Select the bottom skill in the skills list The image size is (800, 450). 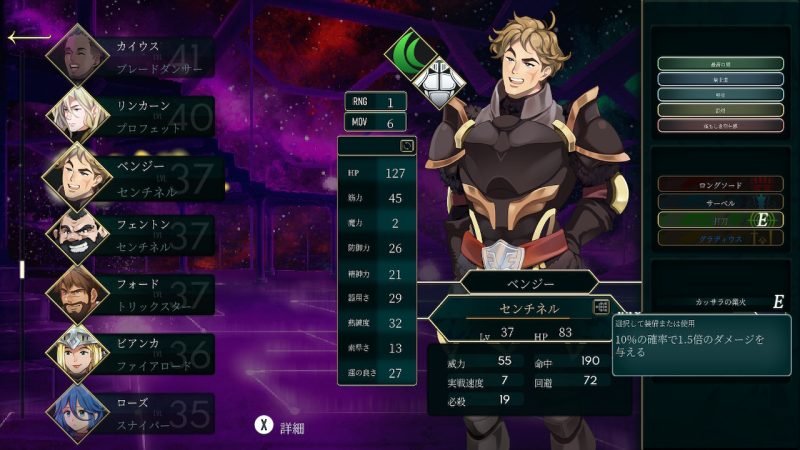pos(720,126)
